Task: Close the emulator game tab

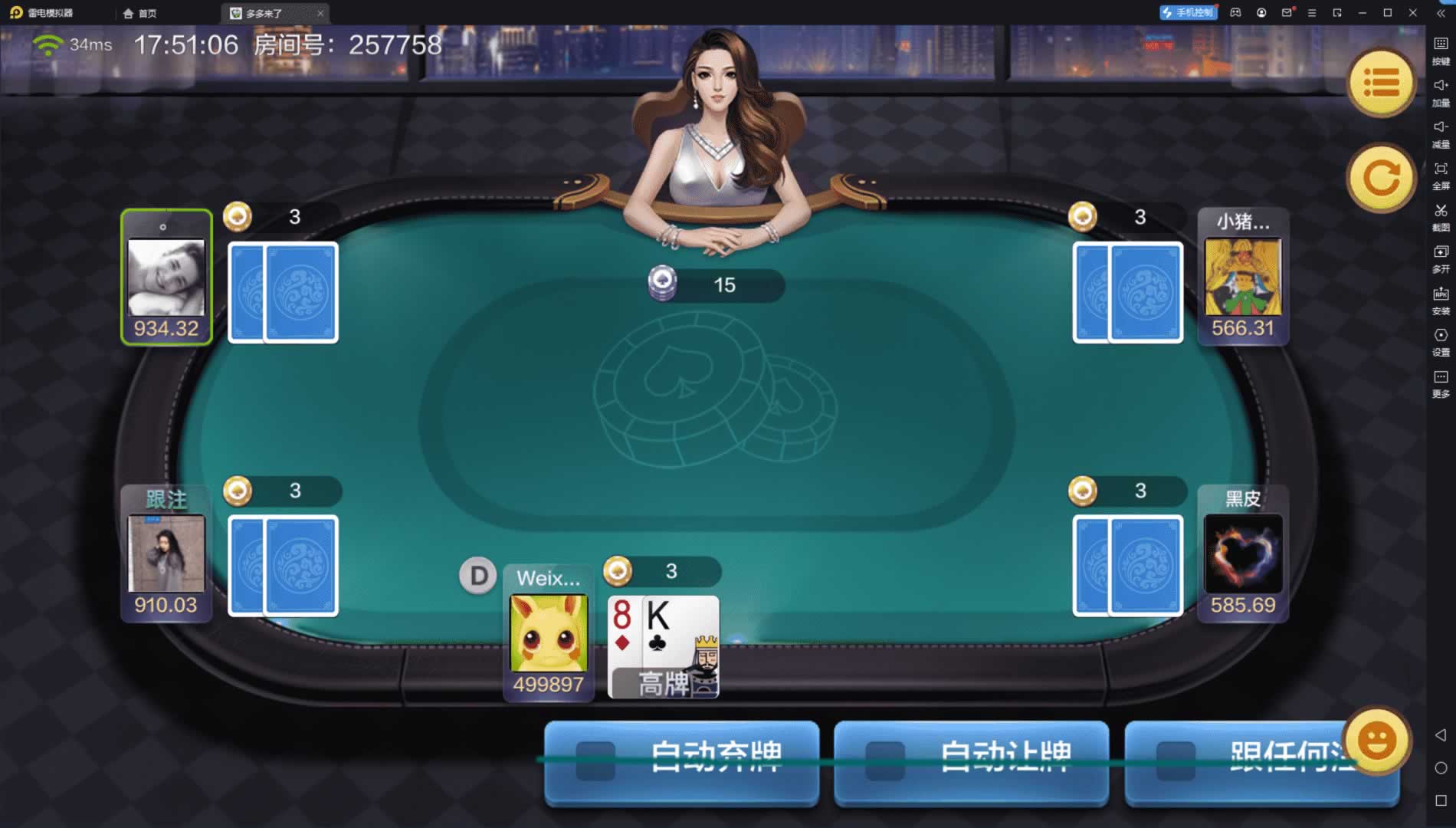Action: click(320, 13)
